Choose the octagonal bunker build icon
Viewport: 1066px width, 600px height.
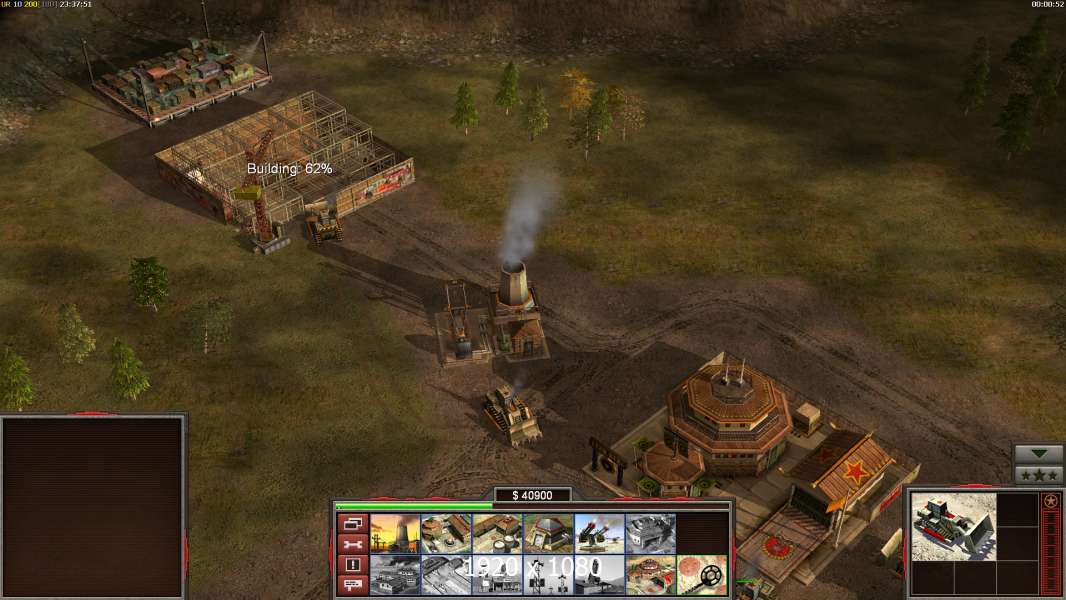pos(548,534)
